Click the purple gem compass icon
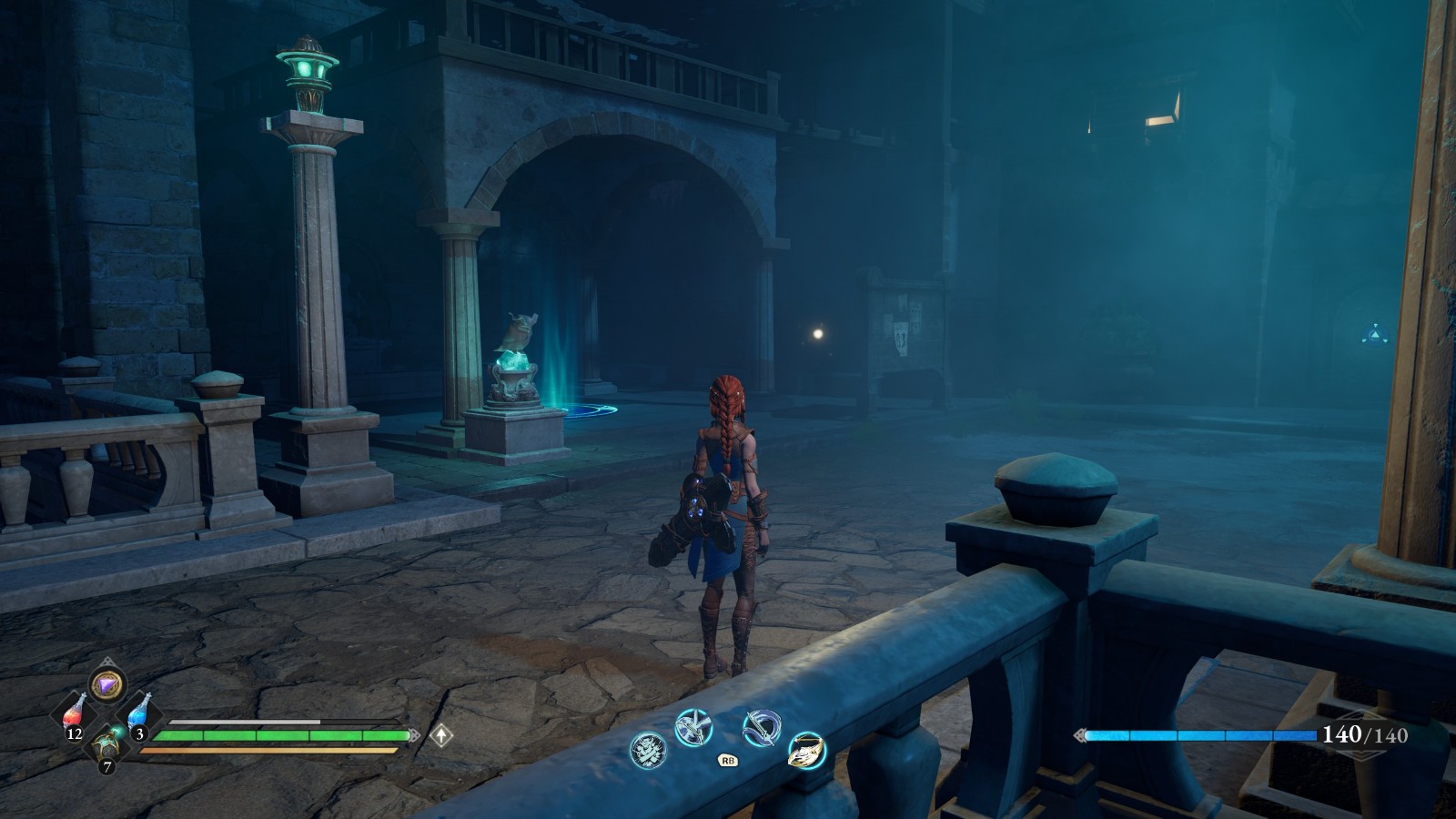Screen dimensions: 1456x819 [x=106, y=683]
